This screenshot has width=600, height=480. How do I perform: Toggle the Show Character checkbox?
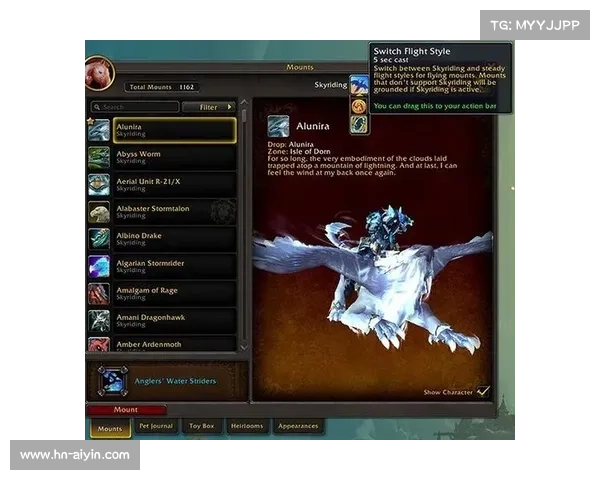[484, 392]
